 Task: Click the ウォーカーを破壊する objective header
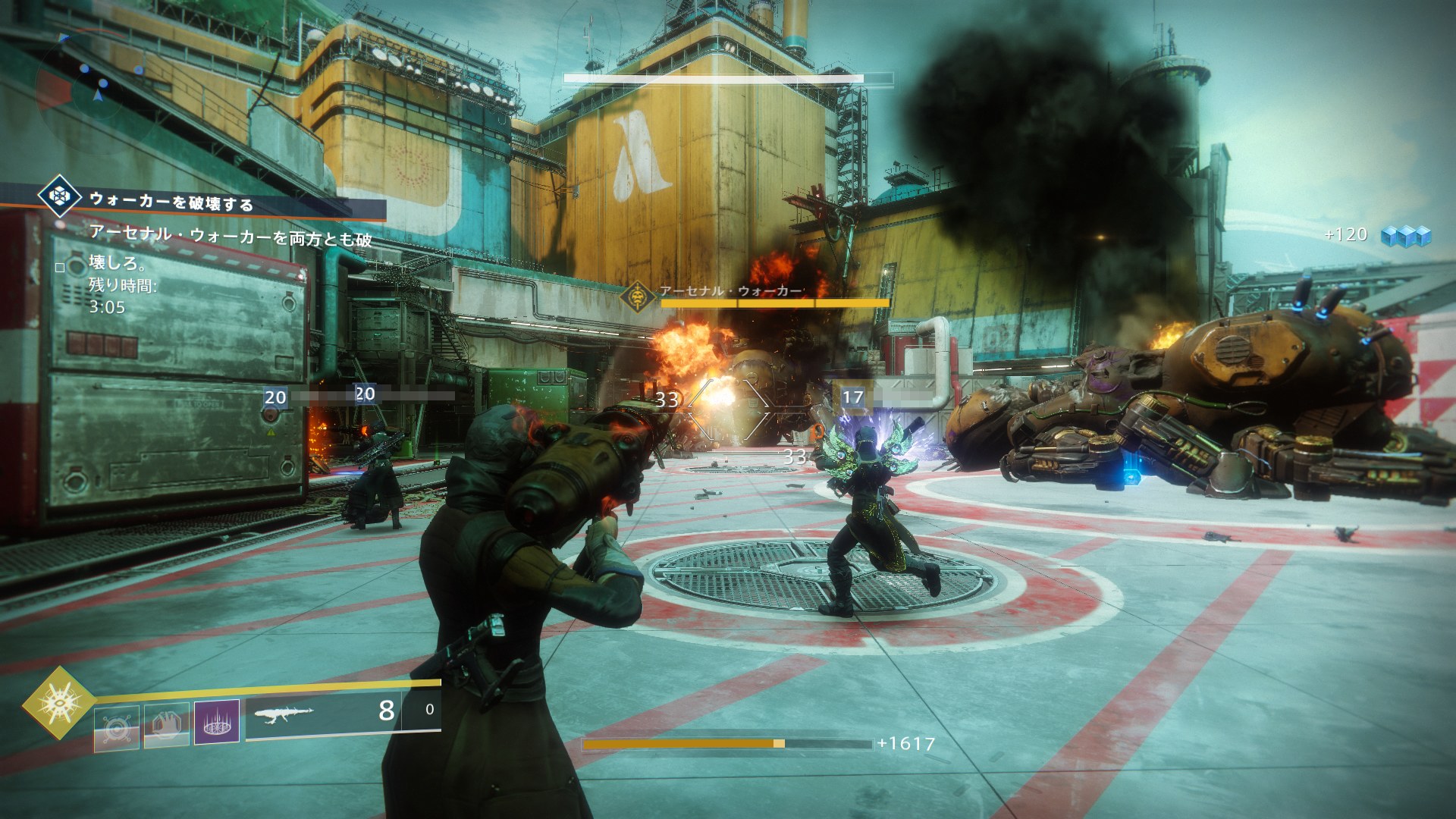tap(171, 201)
